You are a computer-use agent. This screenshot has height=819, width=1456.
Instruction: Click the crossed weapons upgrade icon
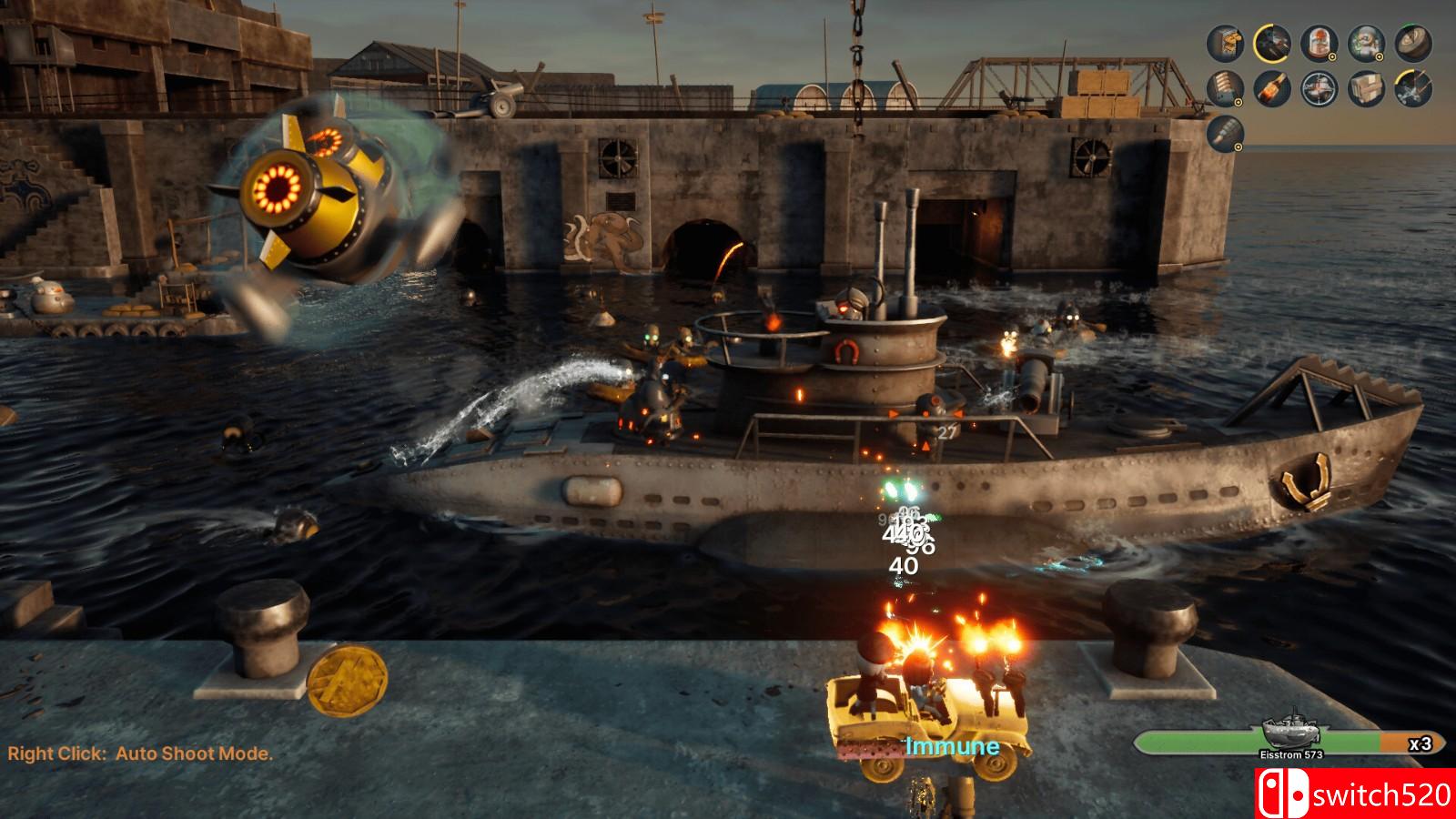point(1413,88)
